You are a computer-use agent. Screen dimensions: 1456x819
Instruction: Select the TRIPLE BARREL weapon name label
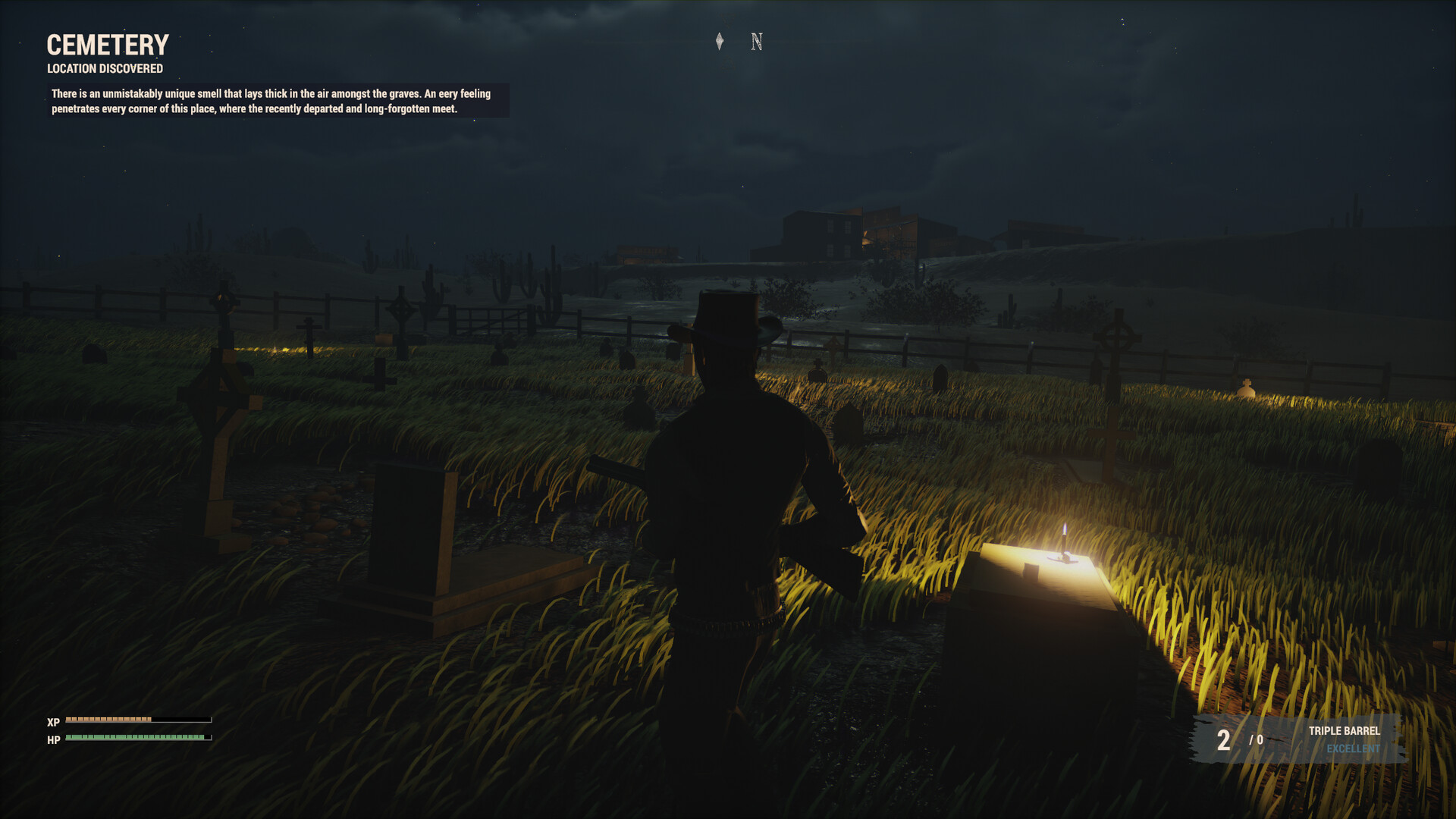point(1343,733)
